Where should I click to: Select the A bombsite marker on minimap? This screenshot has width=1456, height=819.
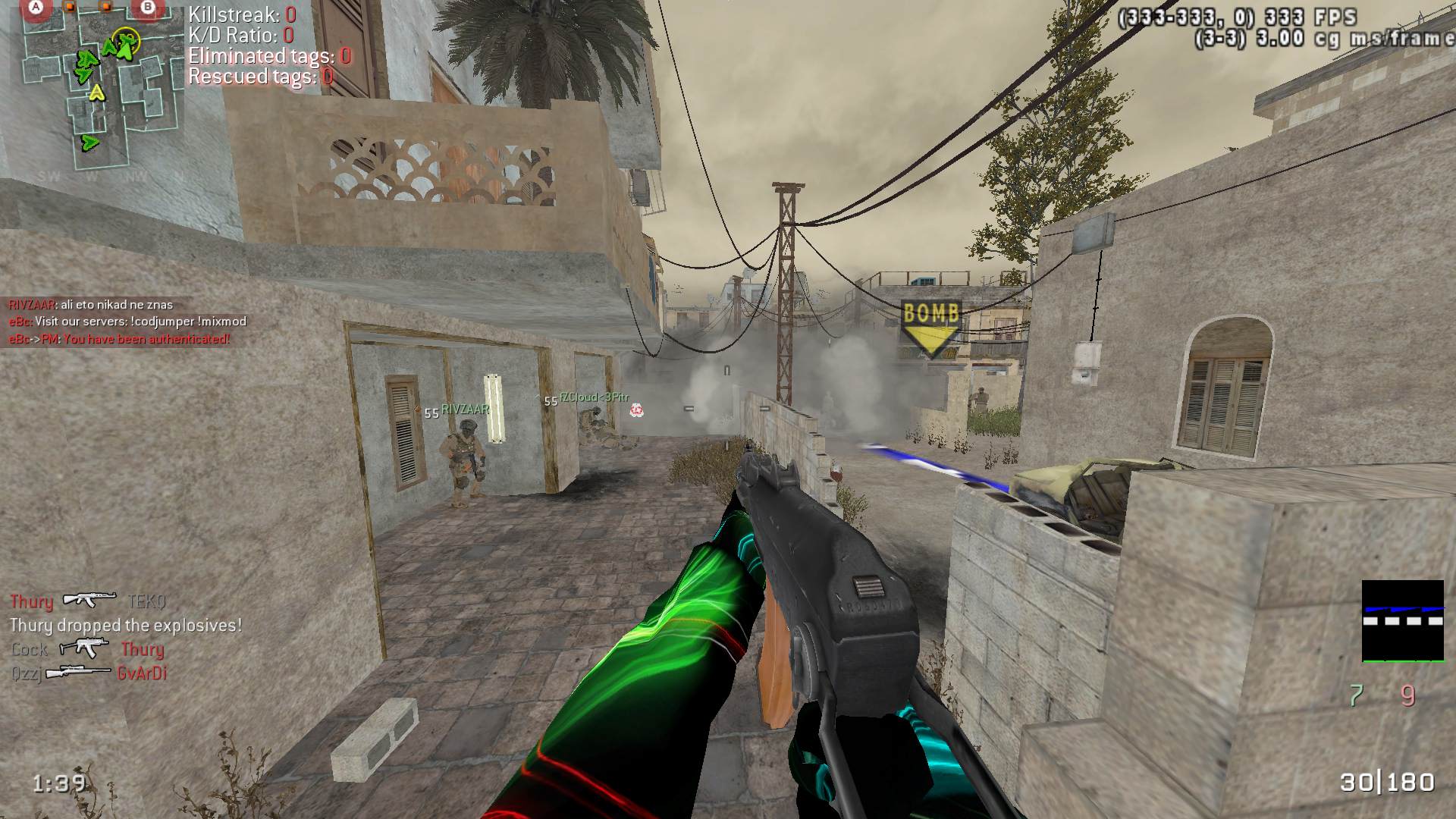click(x=35, y=8)
